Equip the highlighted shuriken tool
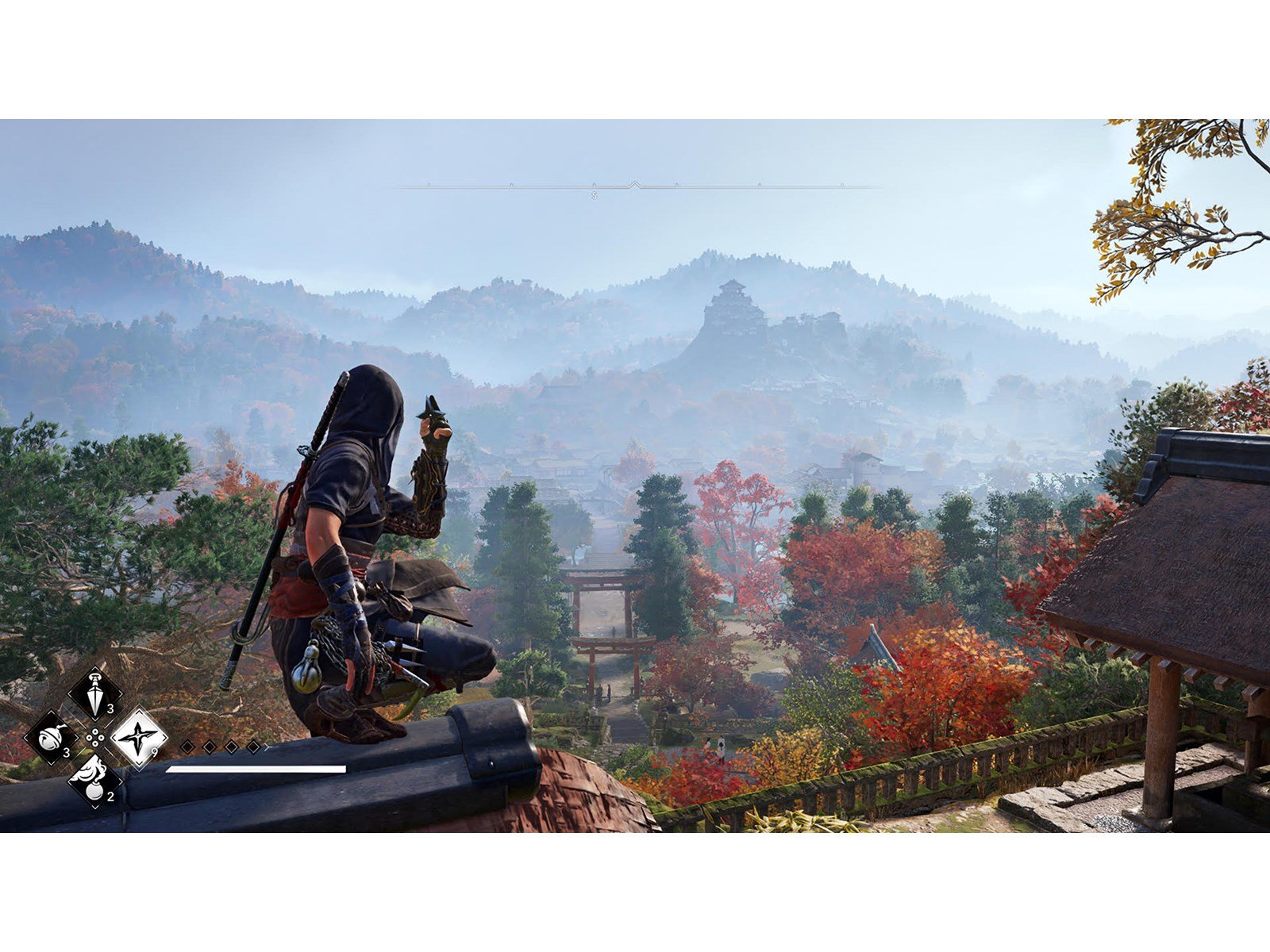1270x952 pixels. point(139,738)
